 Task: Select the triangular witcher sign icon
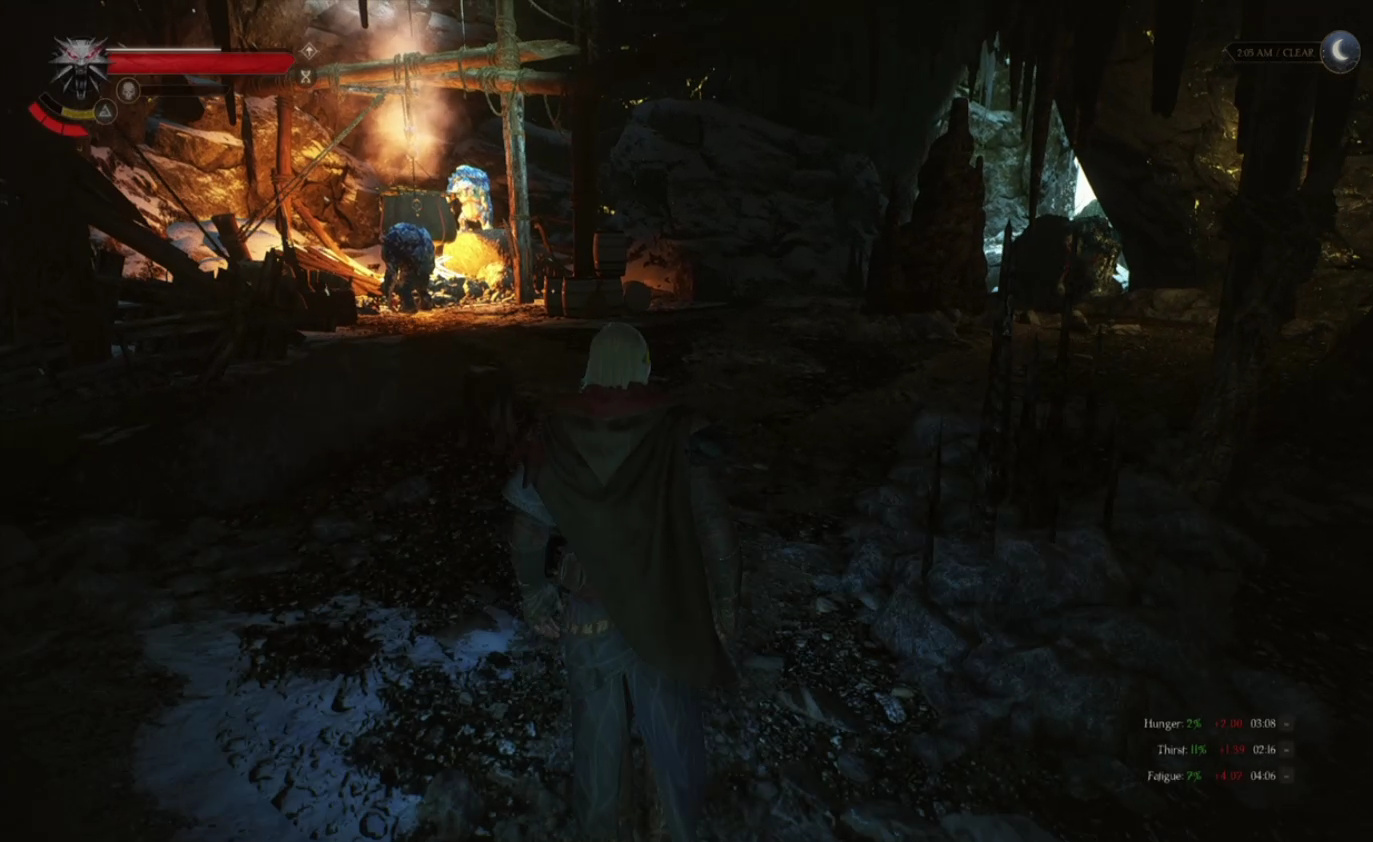point(105,111)
